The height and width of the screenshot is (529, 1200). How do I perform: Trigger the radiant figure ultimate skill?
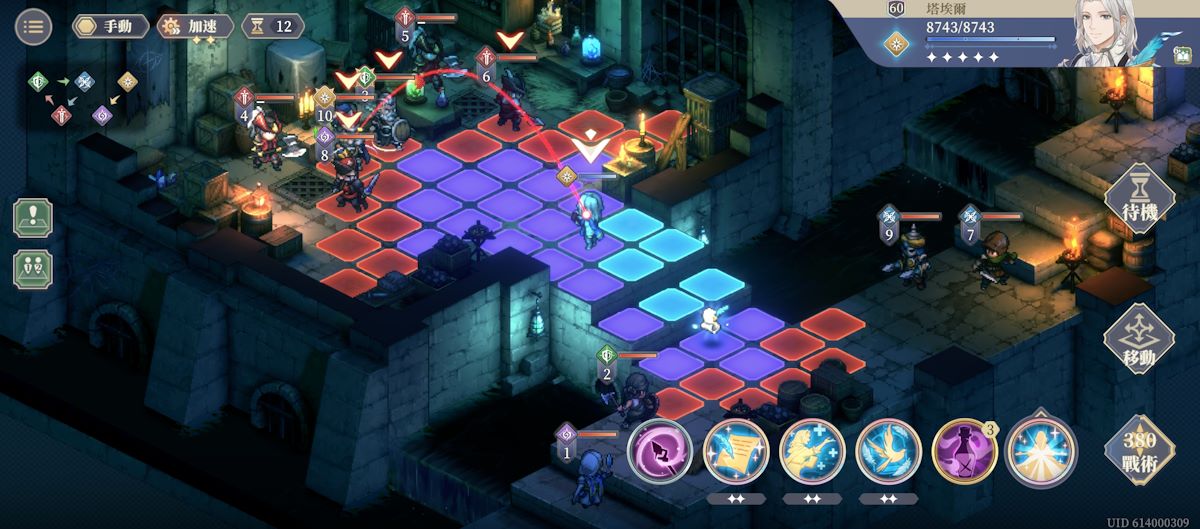1040,452
